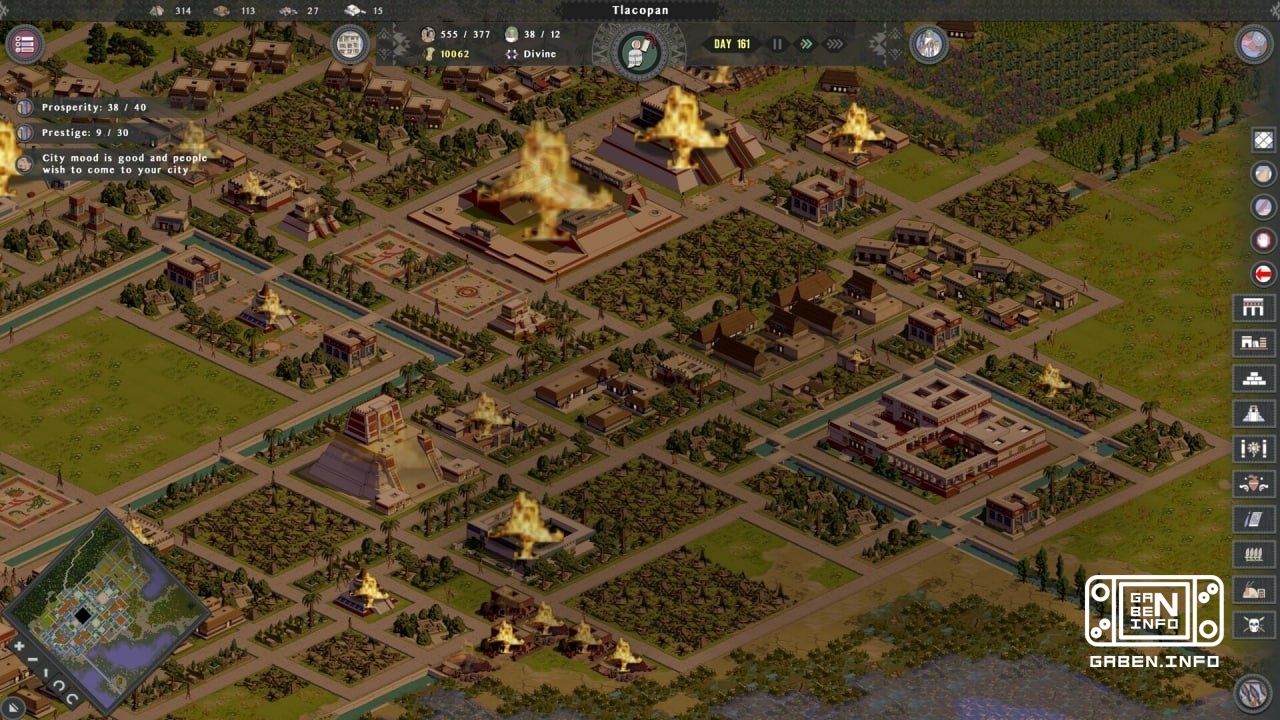The height and width of the screenshot is (720, 1280).
Task: Open the globe icon at bottom right
Action: tap(1253, 691)
